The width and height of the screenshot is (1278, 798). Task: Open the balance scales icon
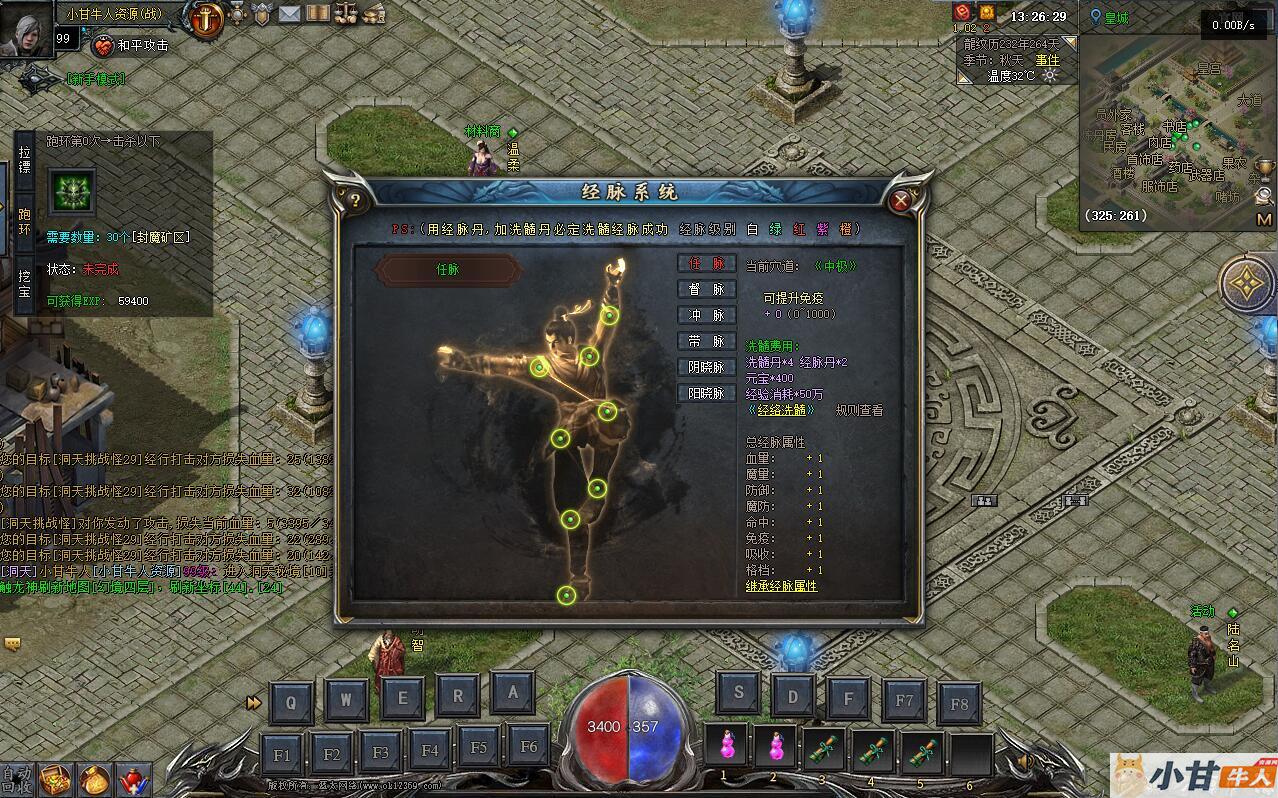coord(346,14)
